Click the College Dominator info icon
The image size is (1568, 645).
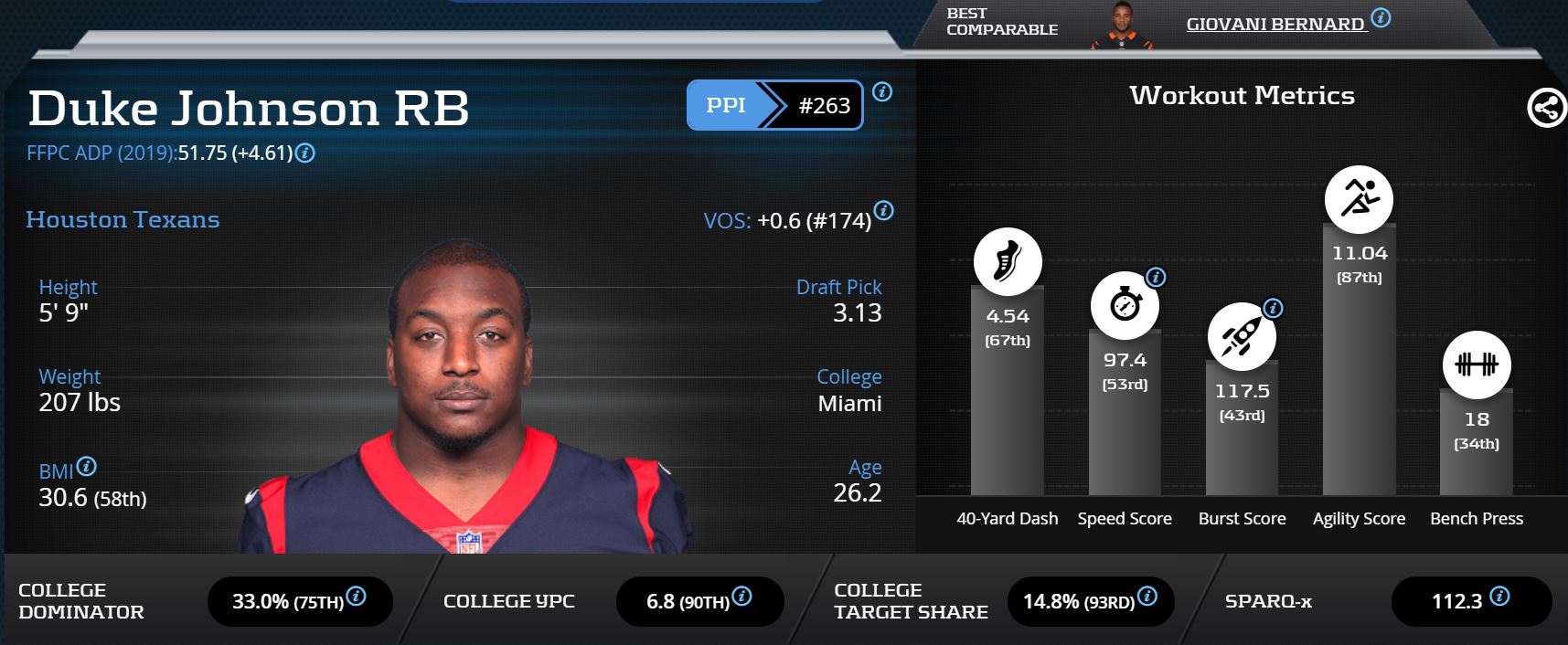pyautogui.click(x=357, y=597)
